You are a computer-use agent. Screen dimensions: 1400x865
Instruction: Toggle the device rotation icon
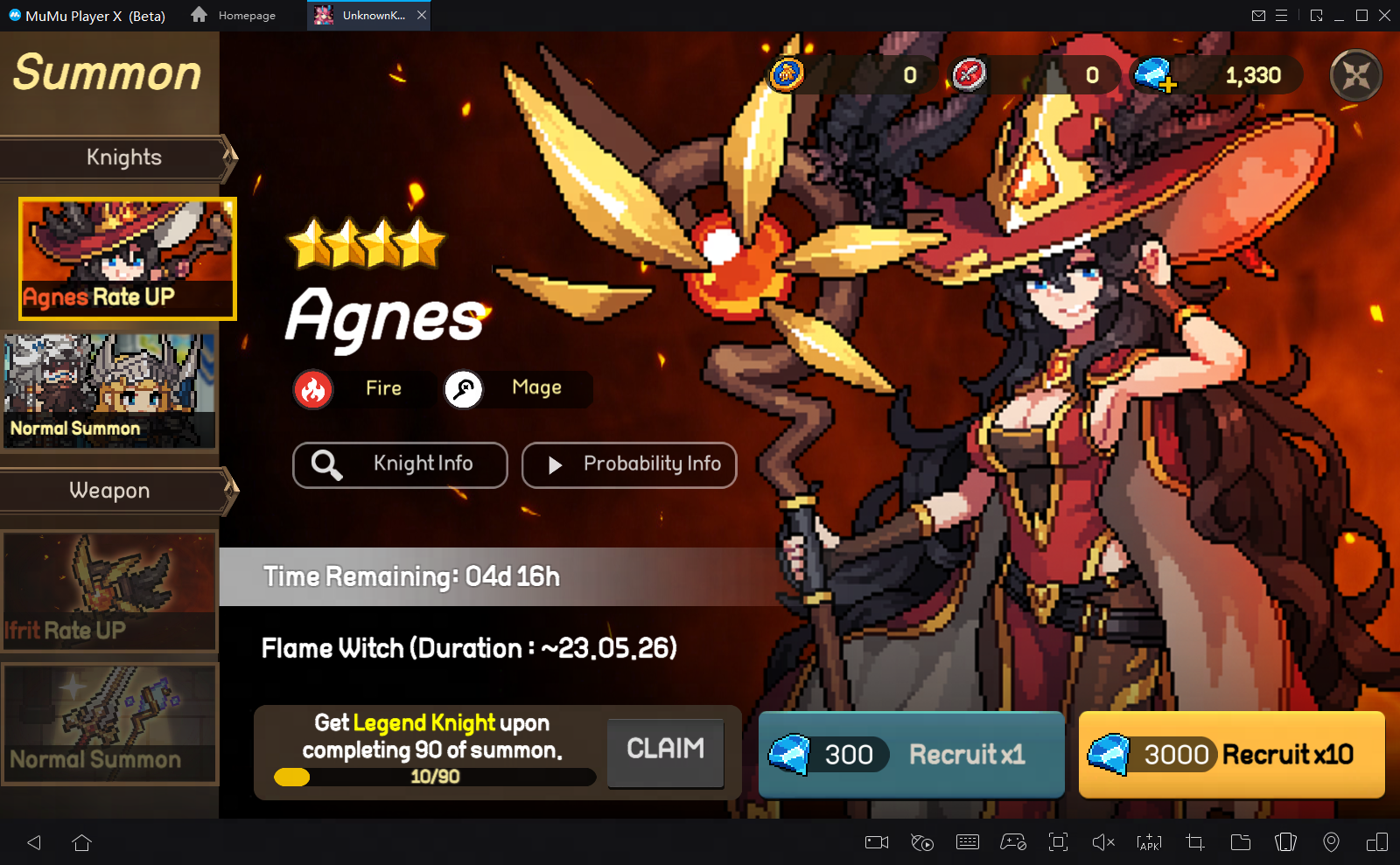[x=1377, y=842]
